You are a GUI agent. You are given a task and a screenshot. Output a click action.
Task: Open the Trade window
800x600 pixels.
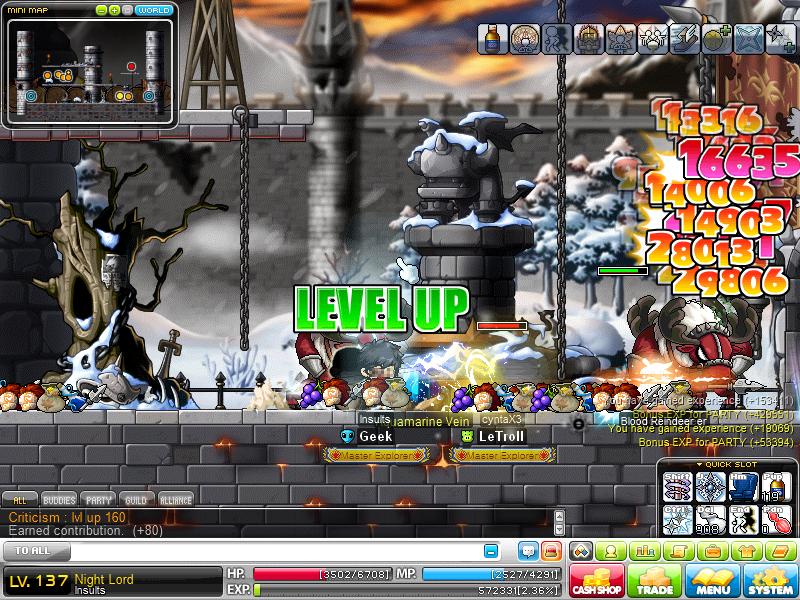(x=654, y=580)
